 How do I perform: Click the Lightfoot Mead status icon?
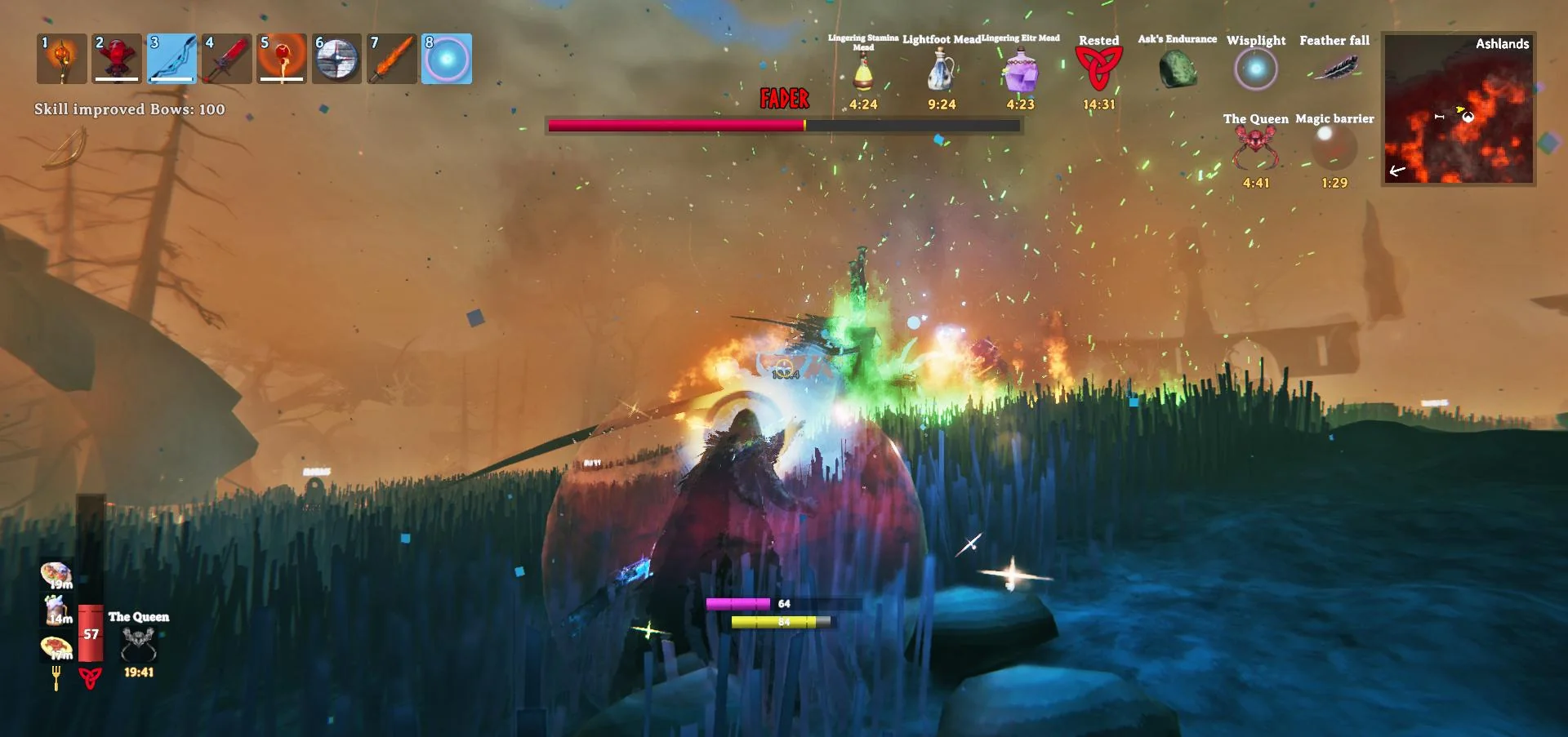[942, 70]
